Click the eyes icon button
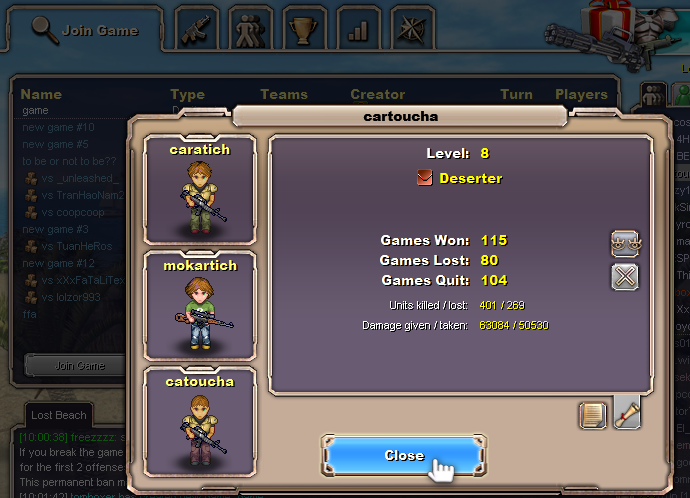Viewport: 690px width, 498px height. tap(625, 243)
